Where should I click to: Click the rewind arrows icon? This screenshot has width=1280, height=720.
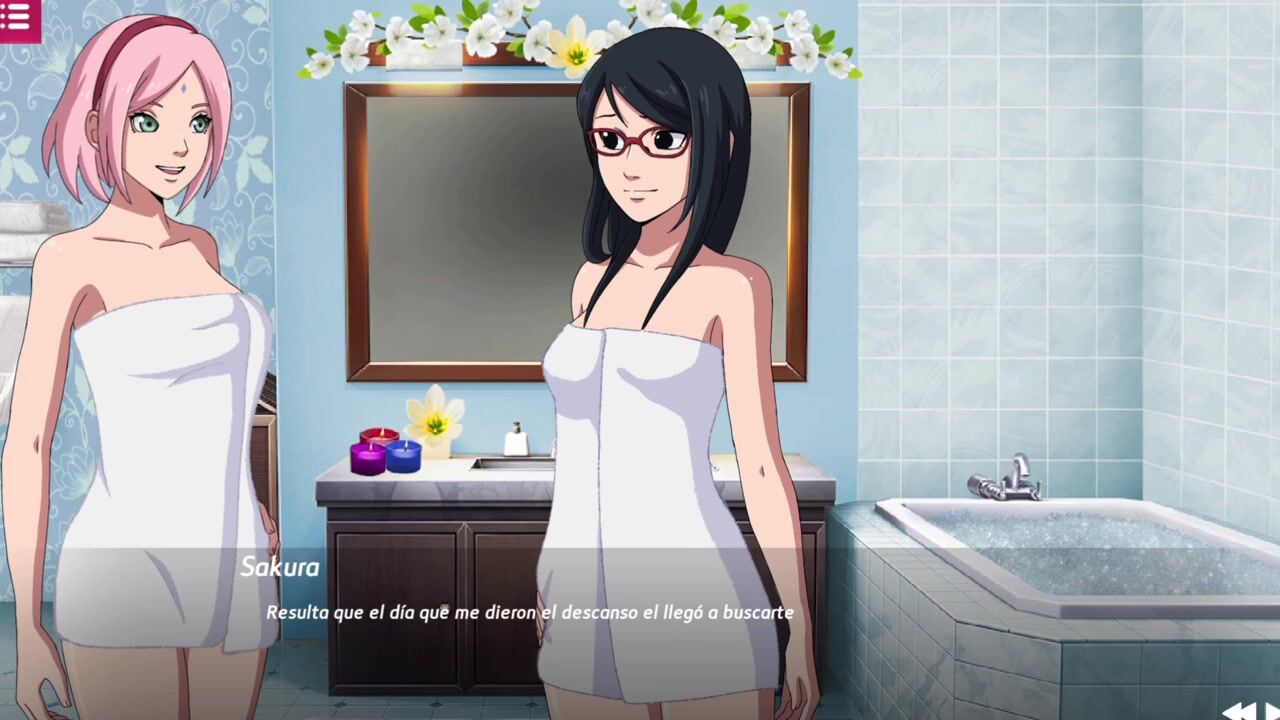1241,711
